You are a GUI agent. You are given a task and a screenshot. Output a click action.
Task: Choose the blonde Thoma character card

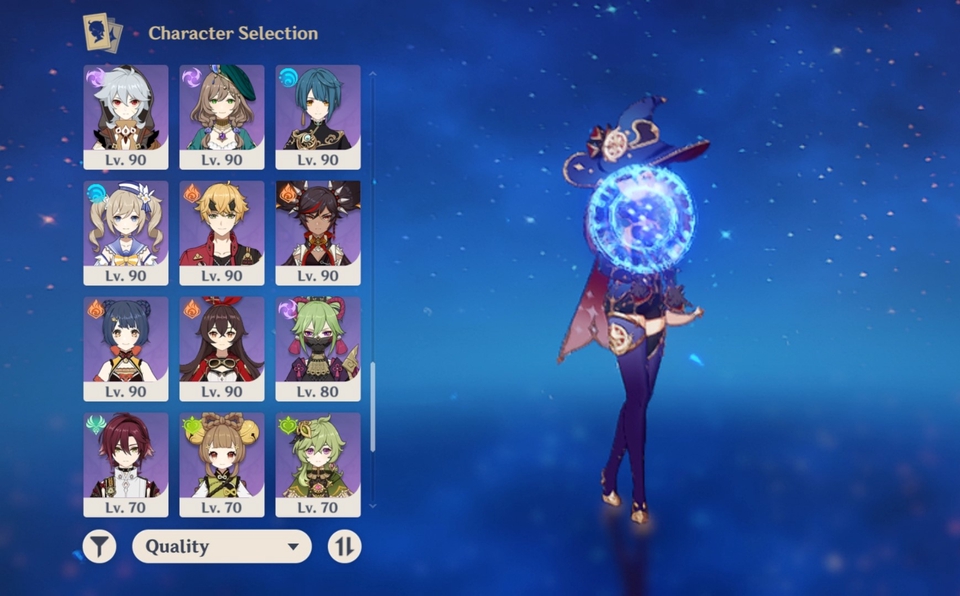(x=222, y=232)
